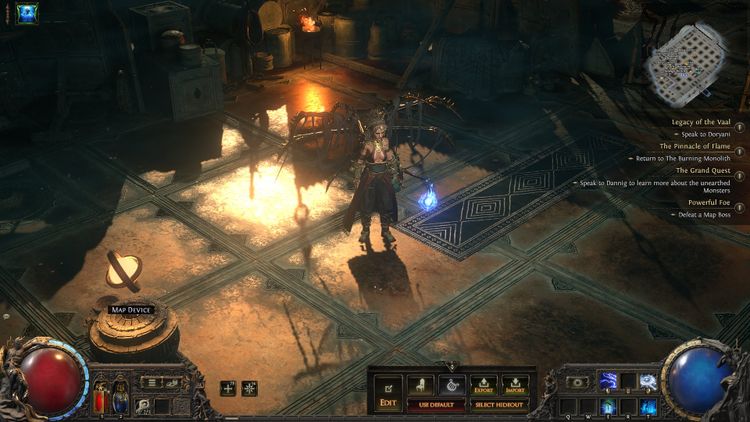The image size is (750, 422).
Task: Open the hideout chair decorations button
Action: pyautogui.click(x=421, y=384)
